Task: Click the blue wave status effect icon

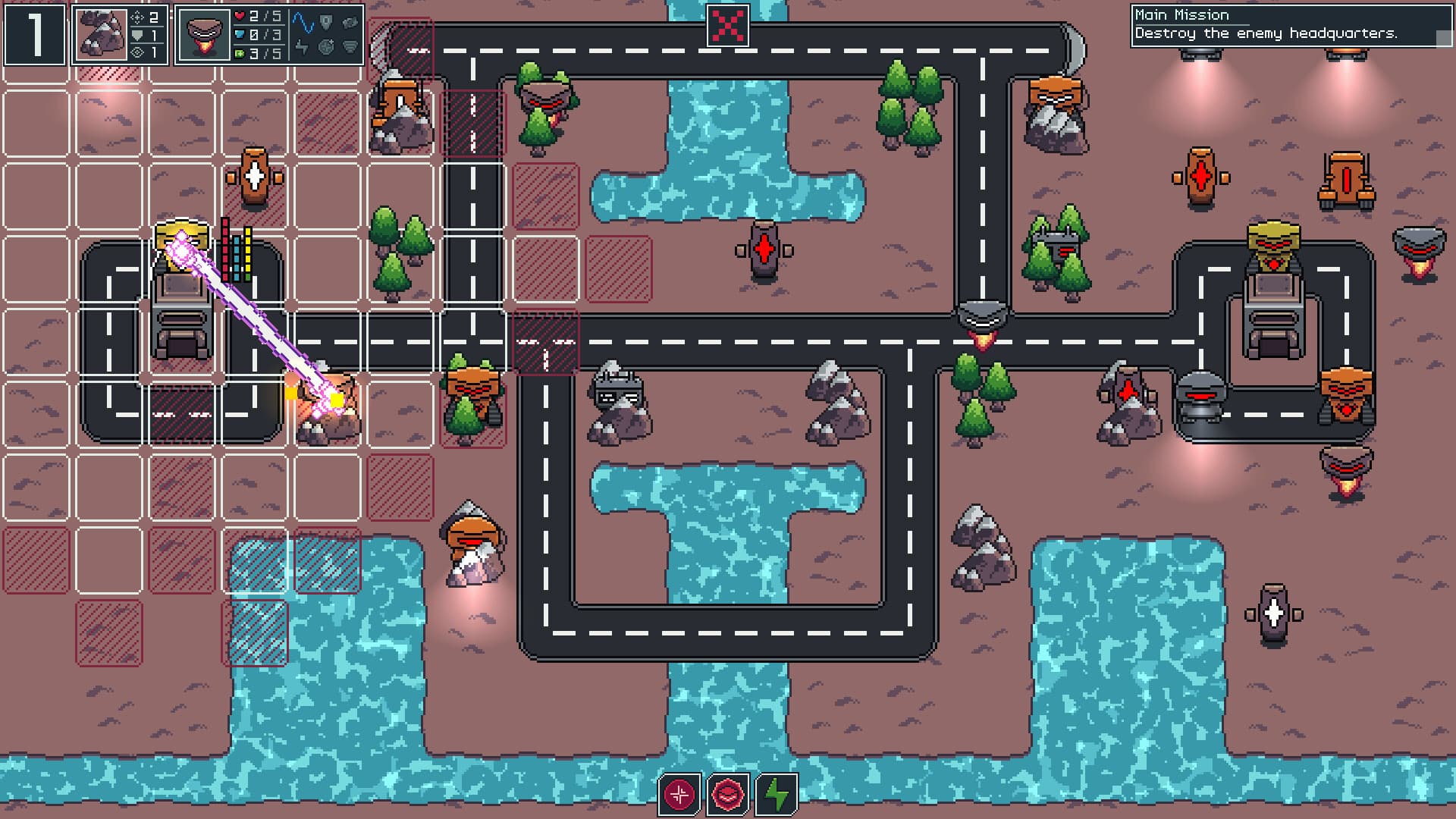Action: pos(303,23)
